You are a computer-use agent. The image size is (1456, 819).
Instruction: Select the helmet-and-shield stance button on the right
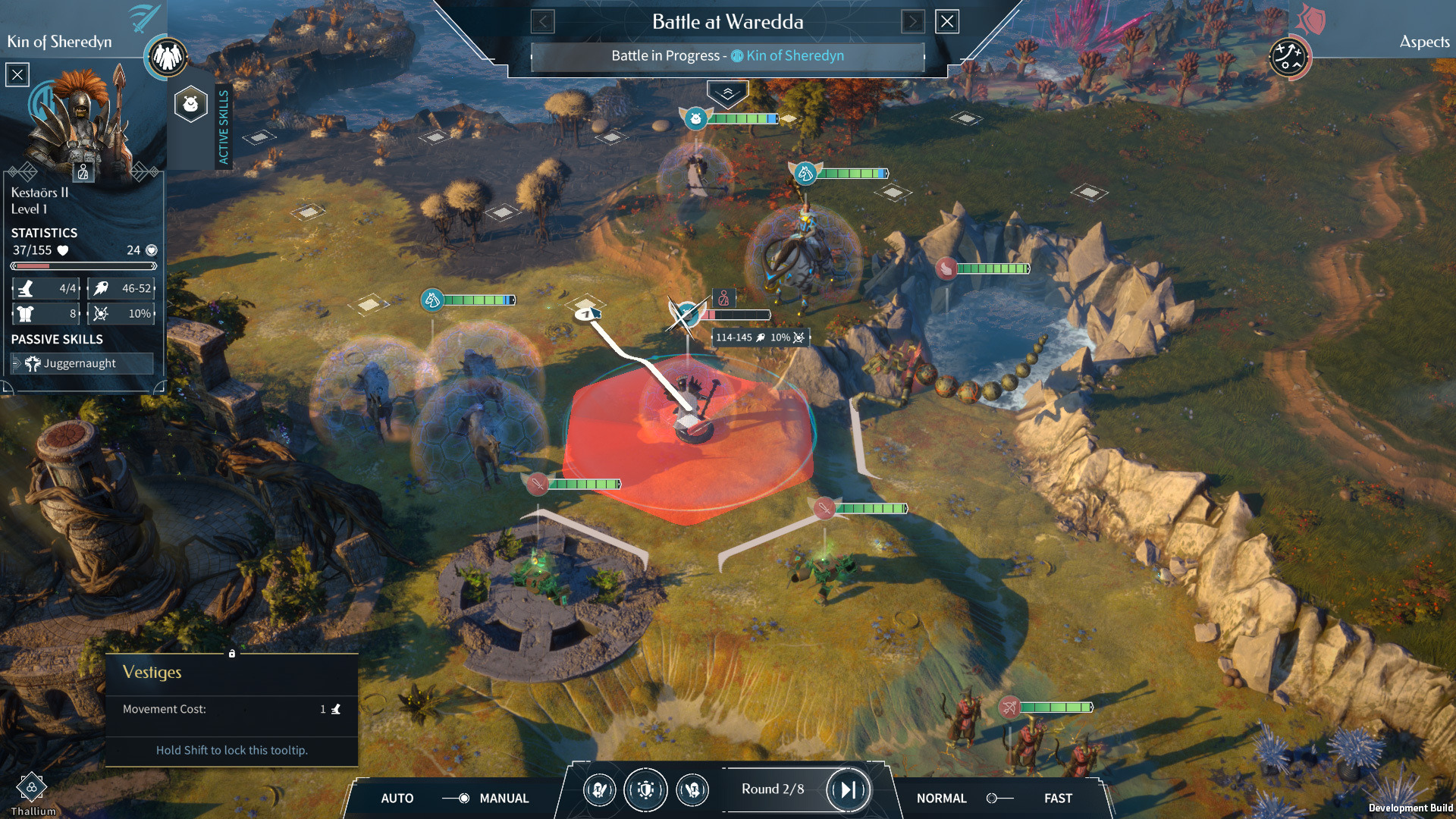click(x=692, y=790)
